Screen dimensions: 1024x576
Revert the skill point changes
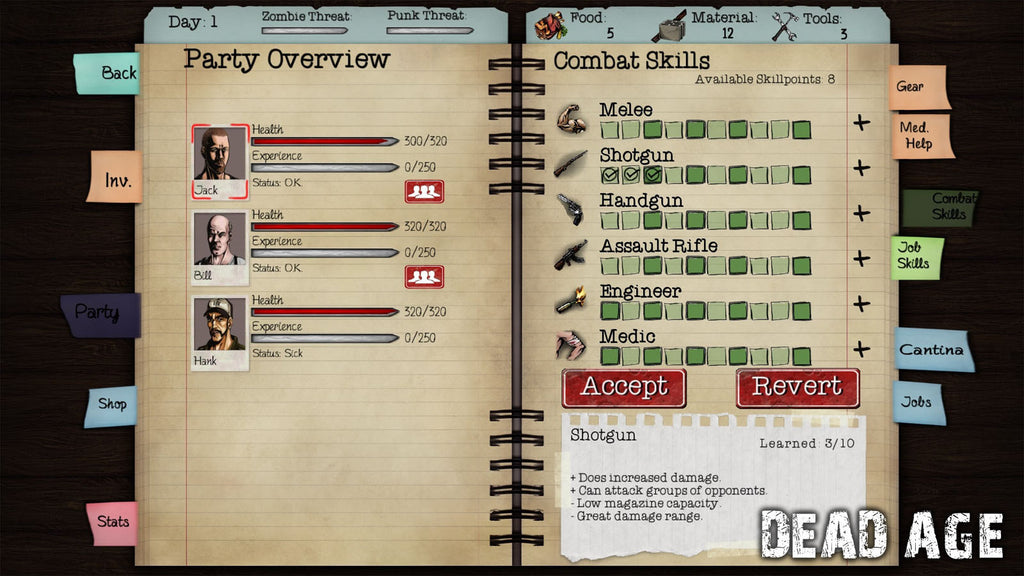(797, 387)
